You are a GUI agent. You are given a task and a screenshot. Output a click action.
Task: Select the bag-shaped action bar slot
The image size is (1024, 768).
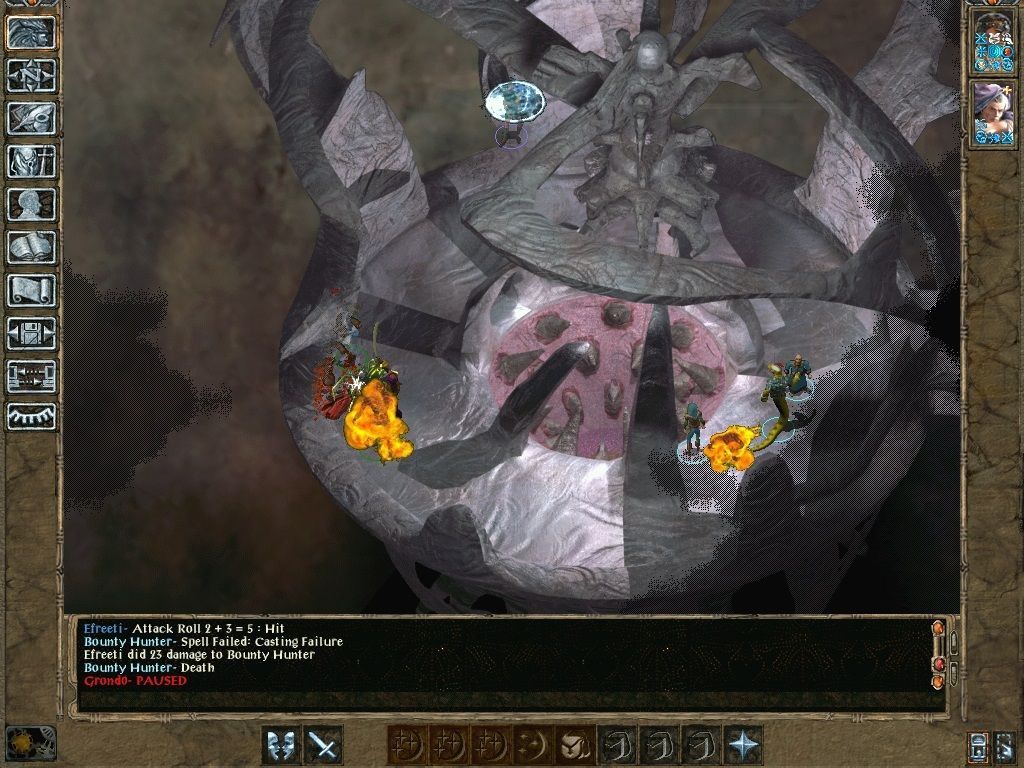coord(575,745)
